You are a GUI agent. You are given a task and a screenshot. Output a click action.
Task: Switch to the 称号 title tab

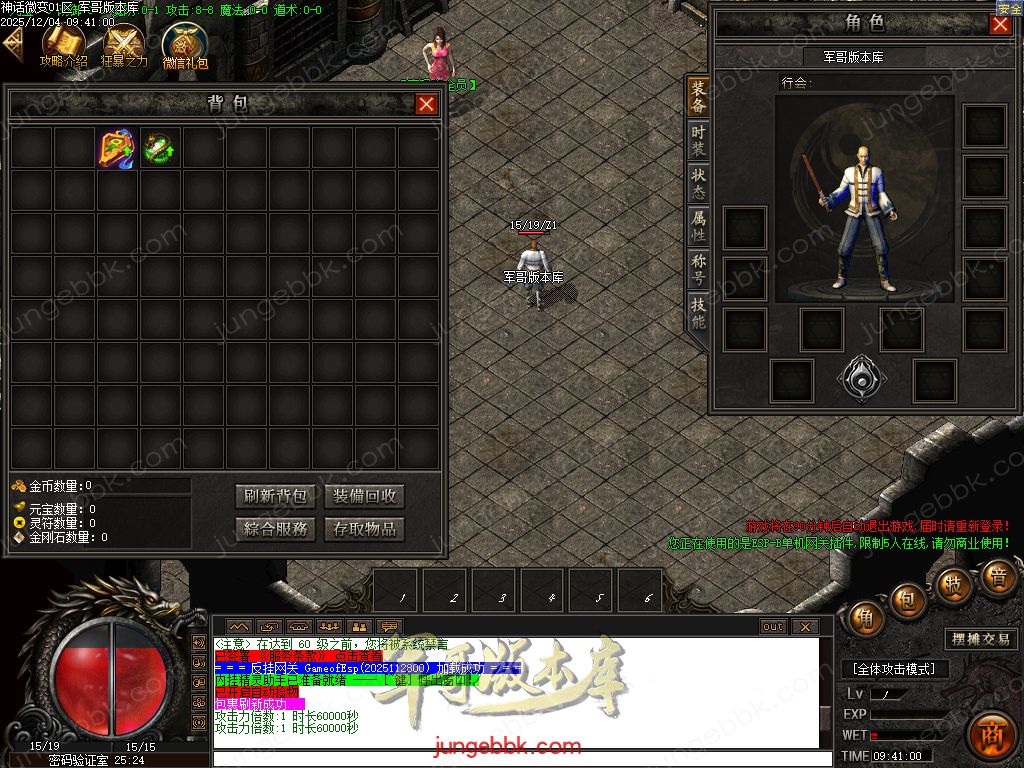point(698,268)
